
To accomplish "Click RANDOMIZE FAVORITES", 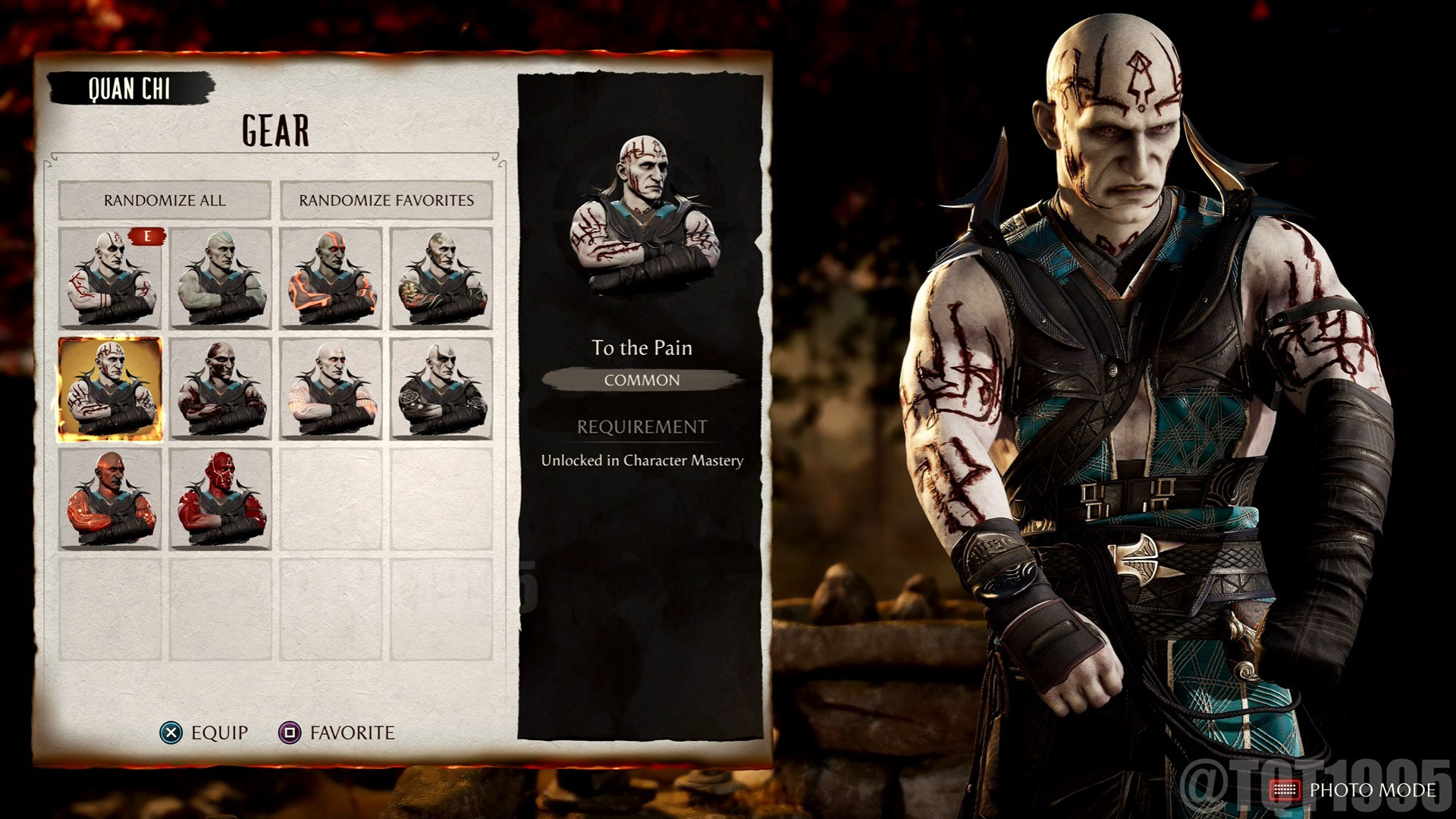I will click(x=387, y=201).
